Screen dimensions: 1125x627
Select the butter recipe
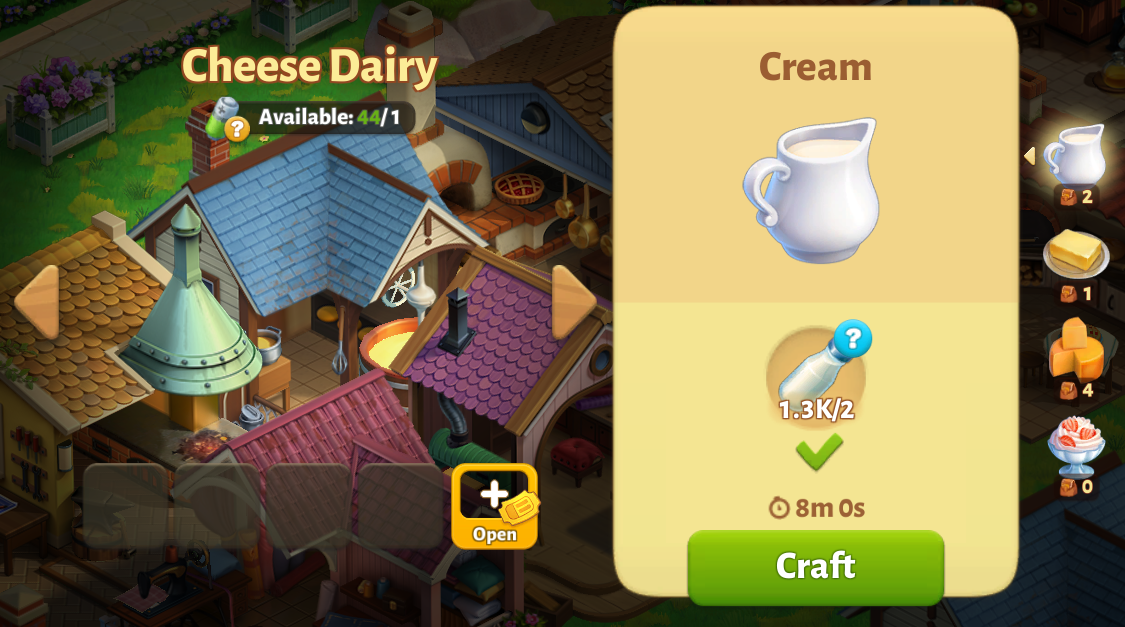[x=1075, y=254]
